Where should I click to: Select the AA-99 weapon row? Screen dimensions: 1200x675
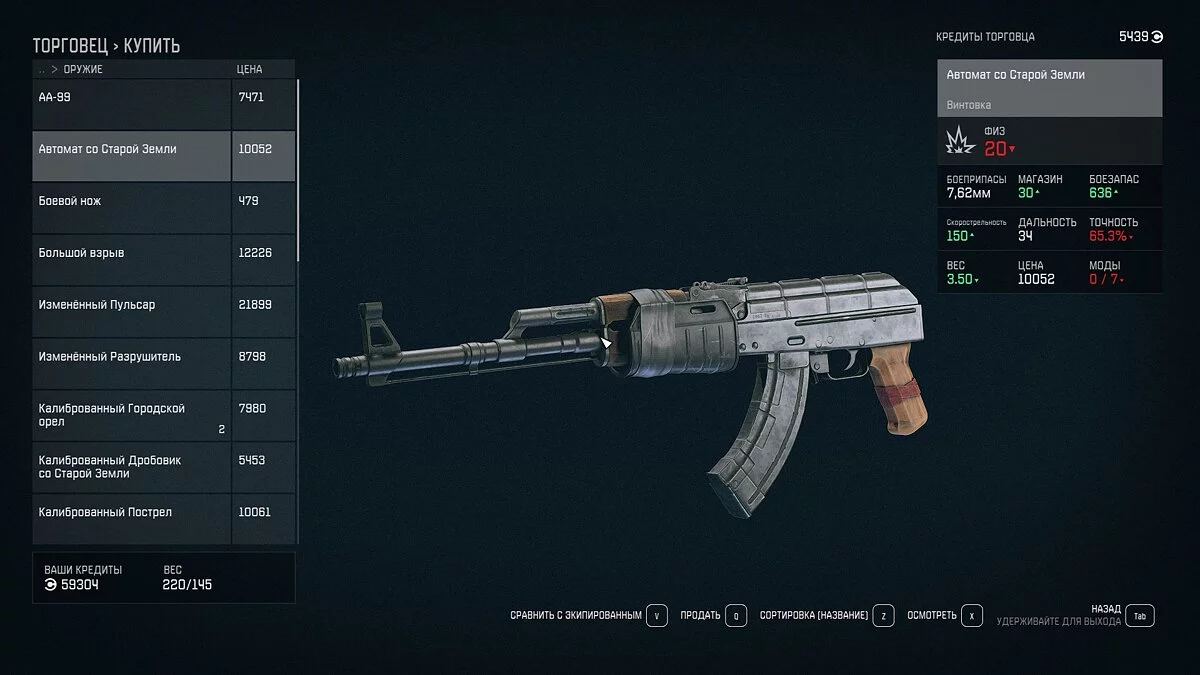[x=132, y=97]
